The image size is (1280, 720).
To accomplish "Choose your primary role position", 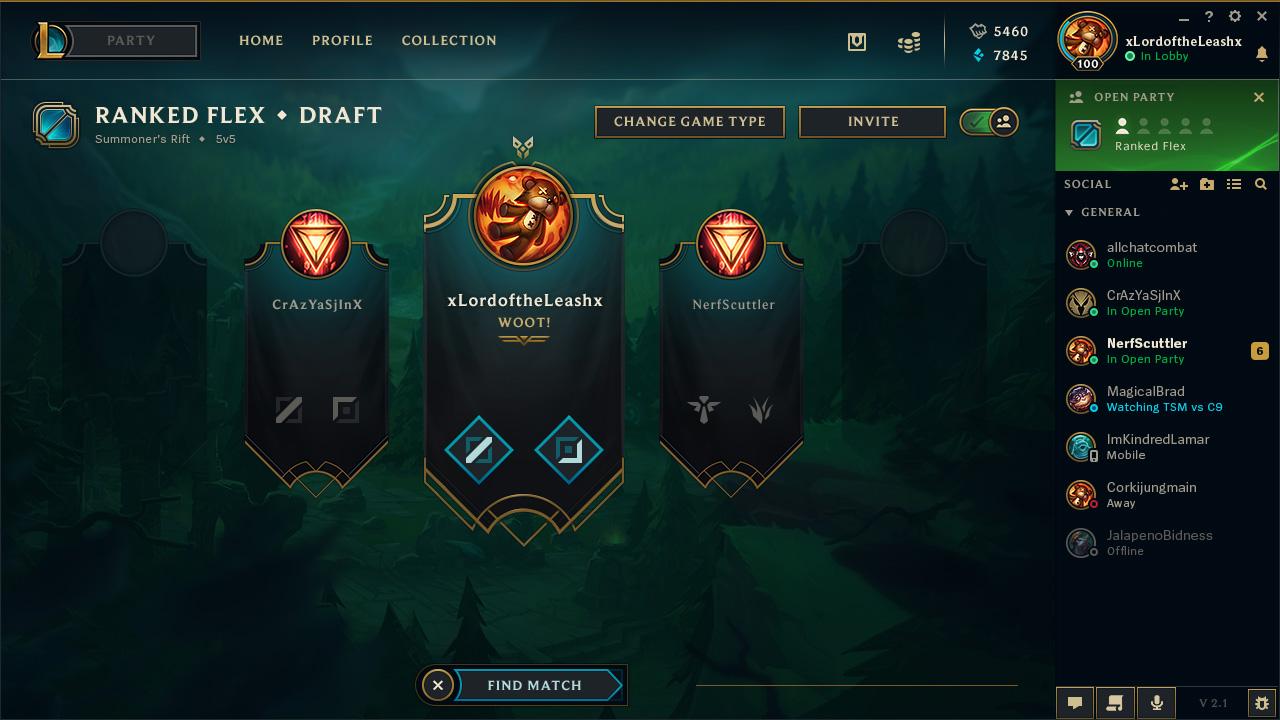I will (479, 450).
